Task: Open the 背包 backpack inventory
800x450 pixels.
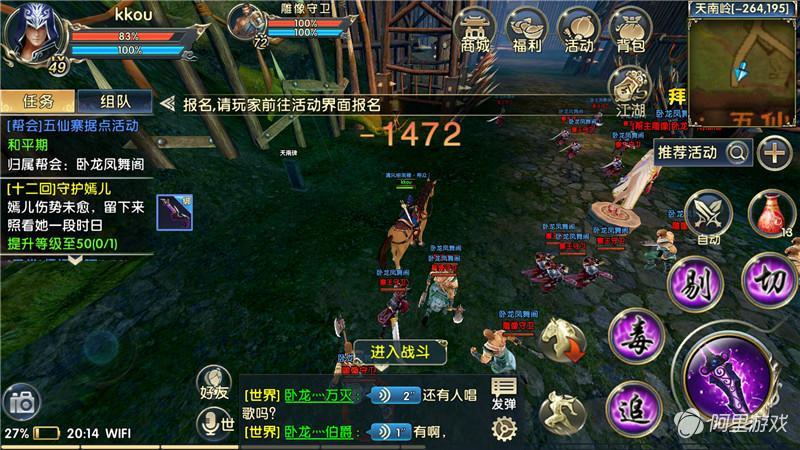Action: point(630,31)
